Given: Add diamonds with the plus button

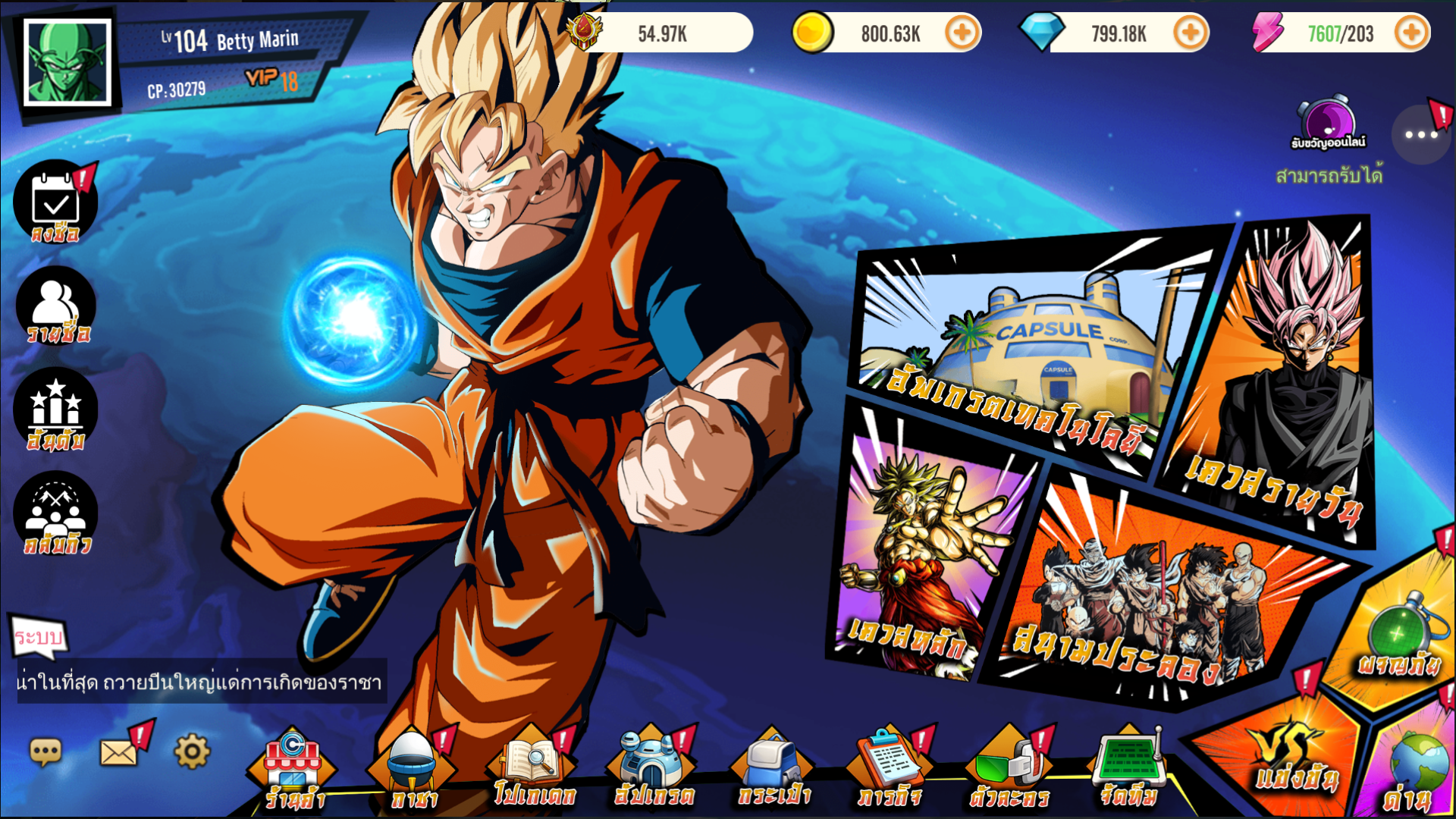Looking at the screenshot, I should click(x=1190, y=33).
